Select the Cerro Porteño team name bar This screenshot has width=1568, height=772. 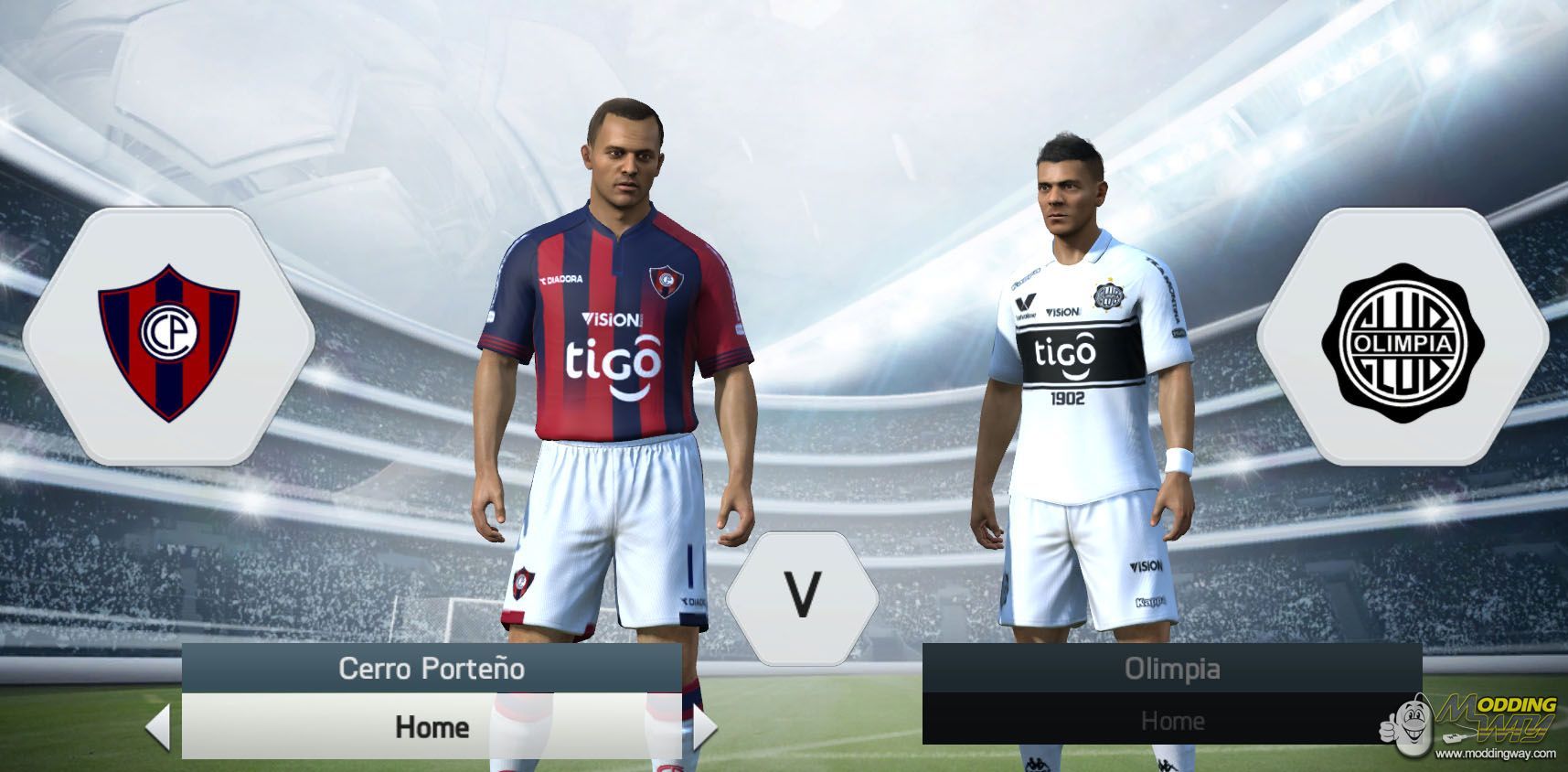(x=432, y=669)
